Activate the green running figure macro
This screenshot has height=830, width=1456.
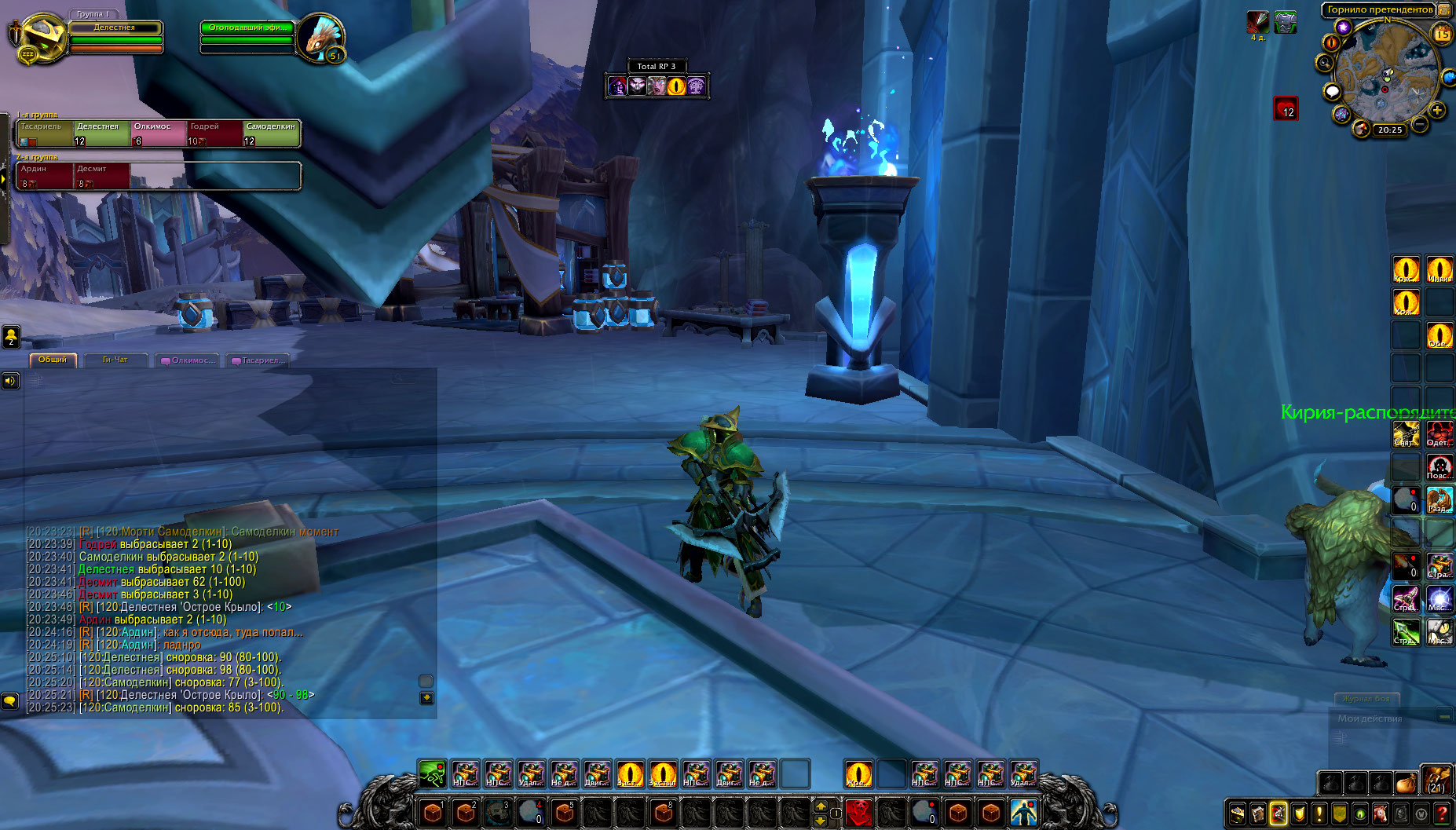[x=432, y=774]
